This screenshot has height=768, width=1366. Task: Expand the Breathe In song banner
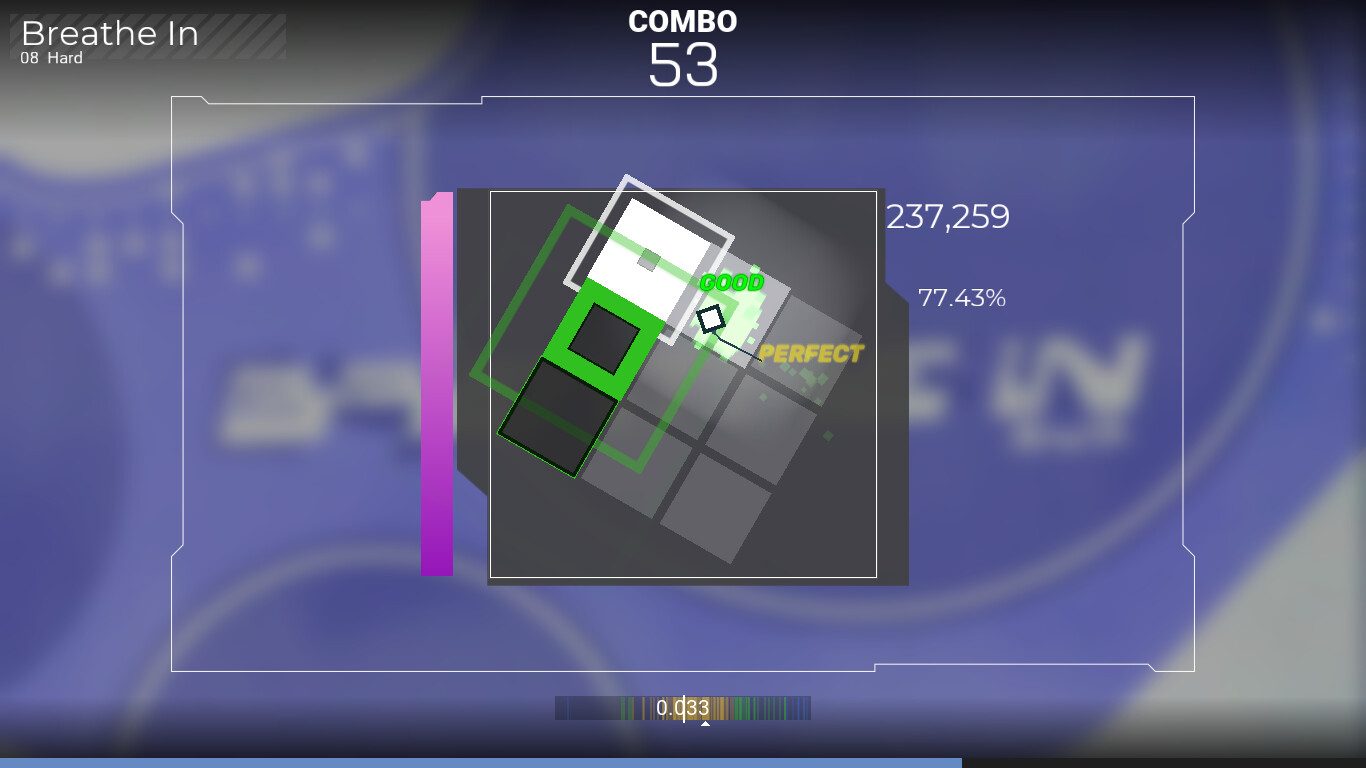(110, 34)
